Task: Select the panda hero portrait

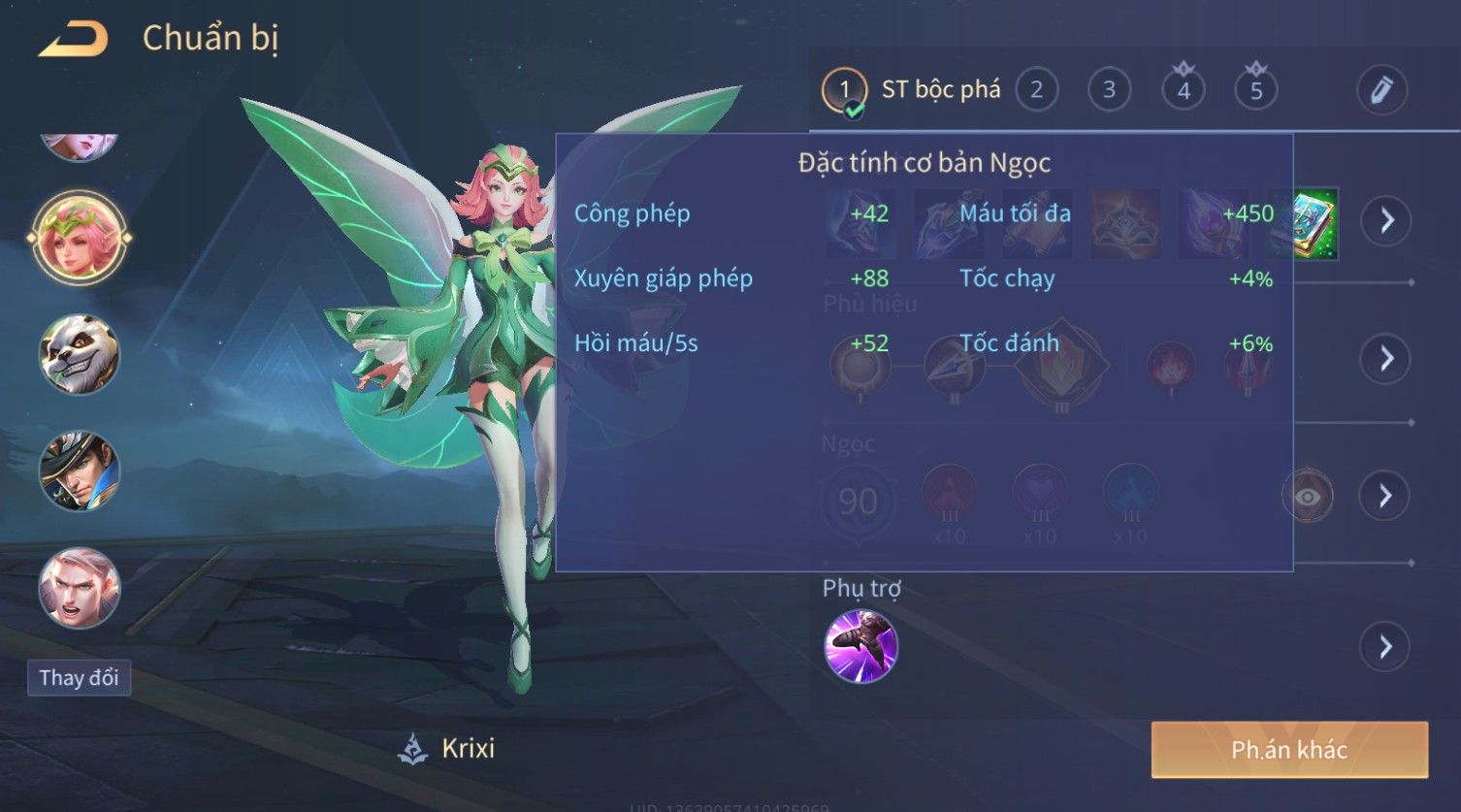Action: 80,353
